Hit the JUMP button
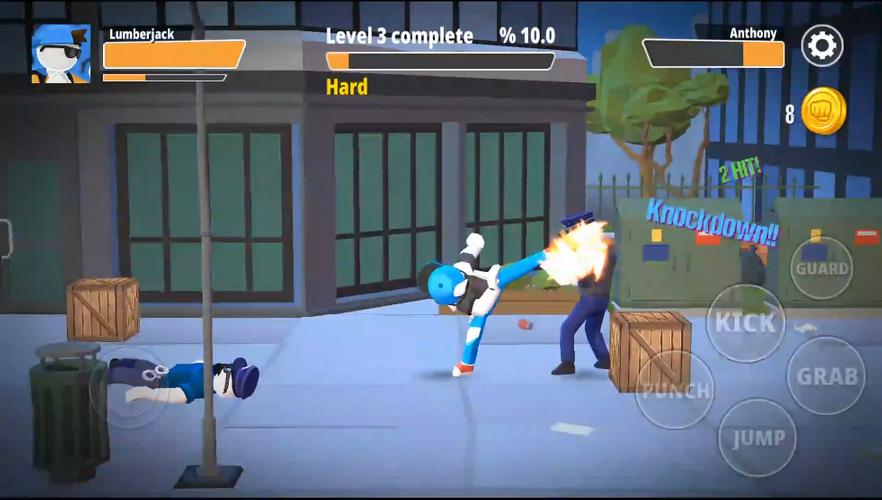The height and width of the screenshot is (500, 882). (x=757, y=437)
